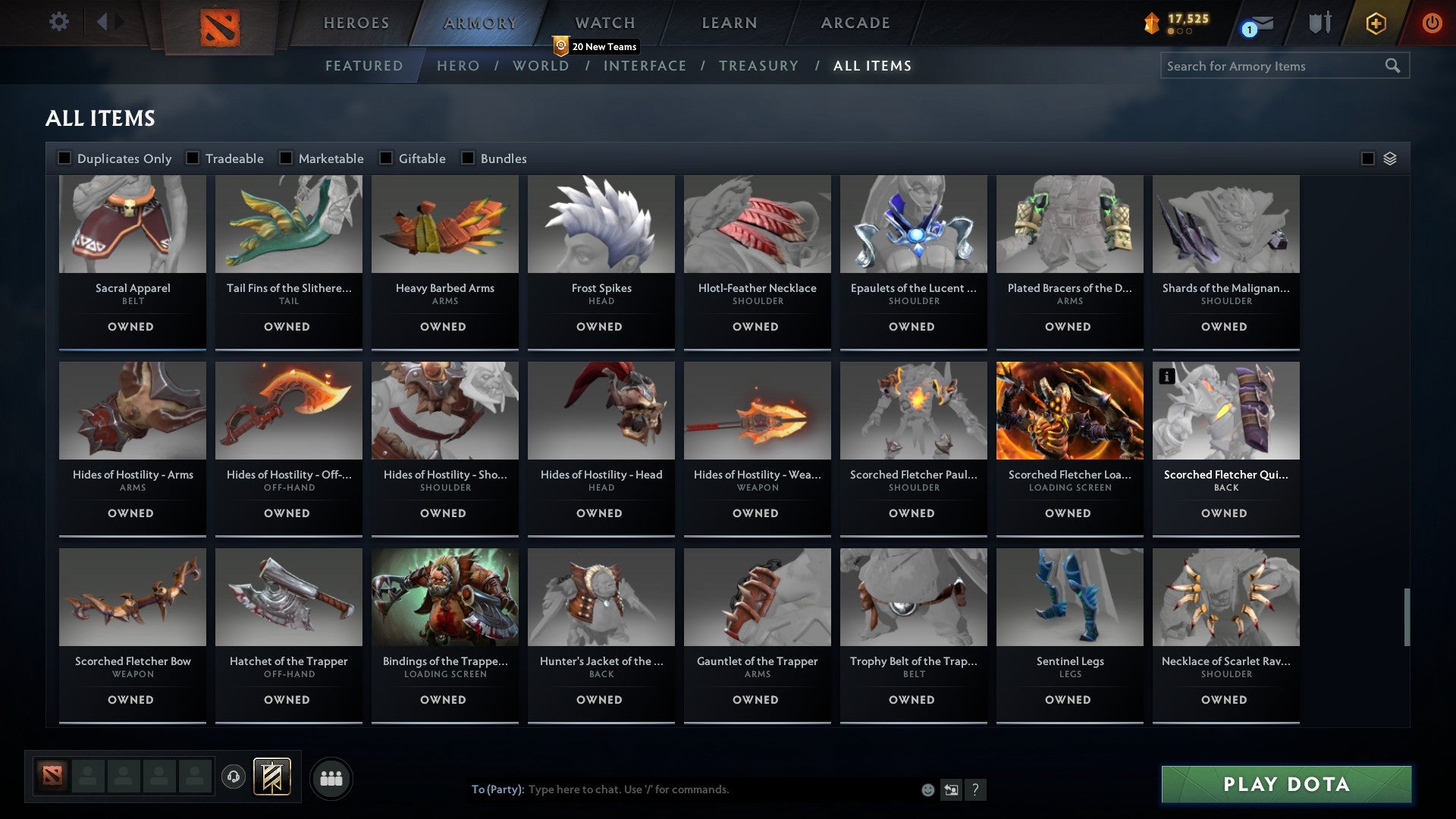
Task: Click the Search for Armory Items field
Action: 1274,66
